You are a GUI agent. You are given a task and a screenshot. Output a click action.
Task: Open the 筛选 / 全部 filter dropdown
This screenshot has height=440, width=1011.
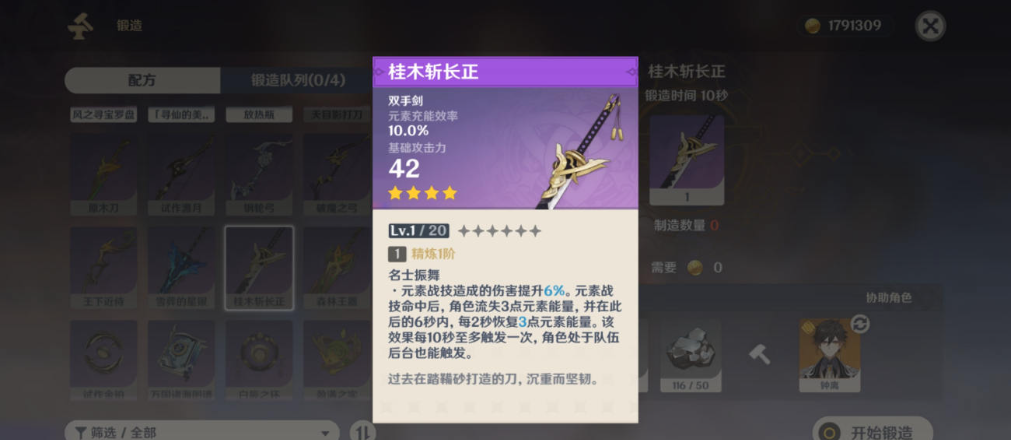(x=202, y=432)
